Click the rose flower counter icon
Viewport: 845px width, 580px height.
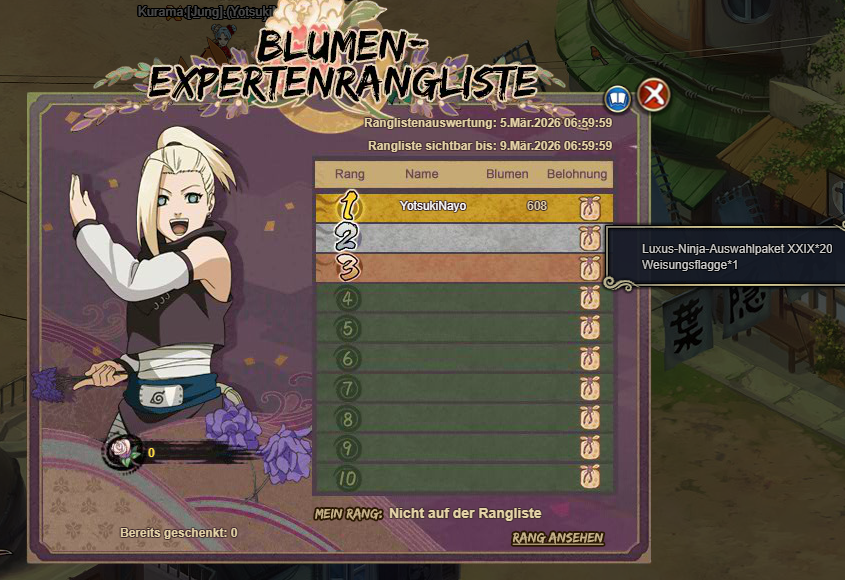pos(122,452)
